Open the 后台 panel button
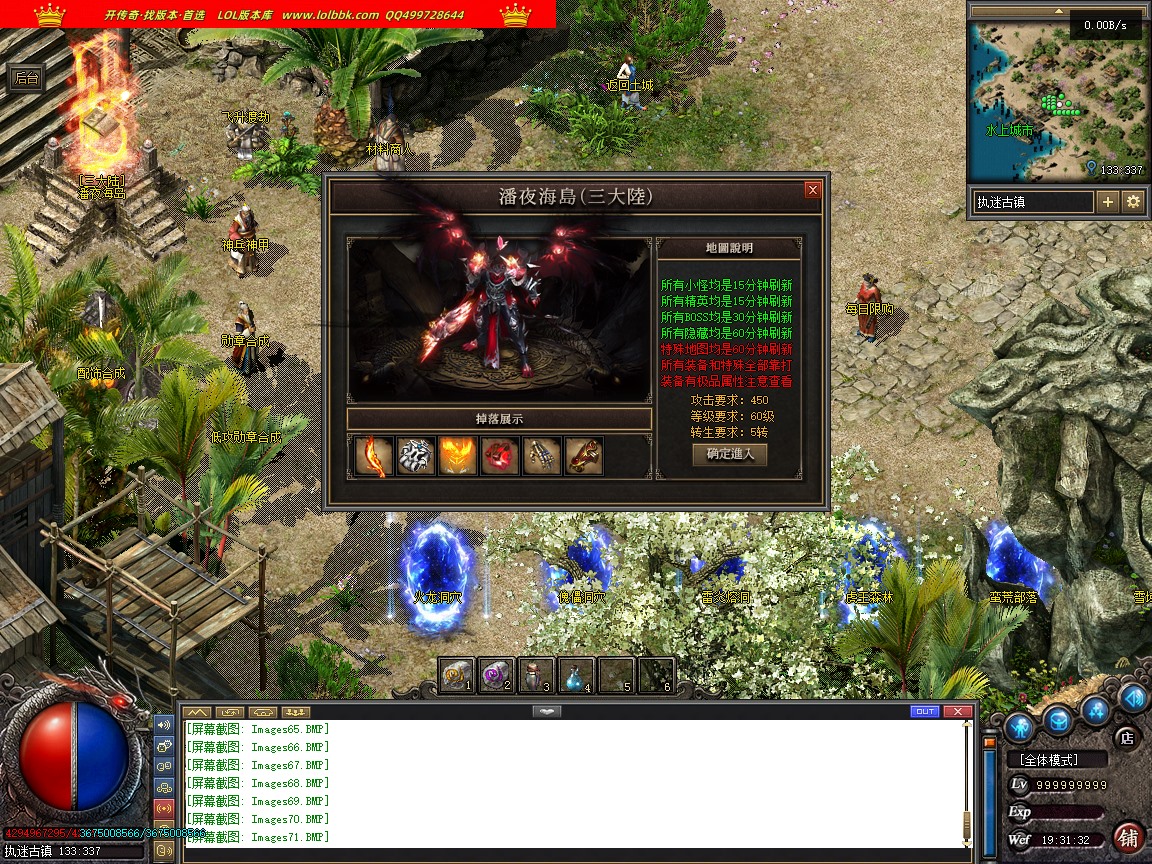 tap(26, 77)
